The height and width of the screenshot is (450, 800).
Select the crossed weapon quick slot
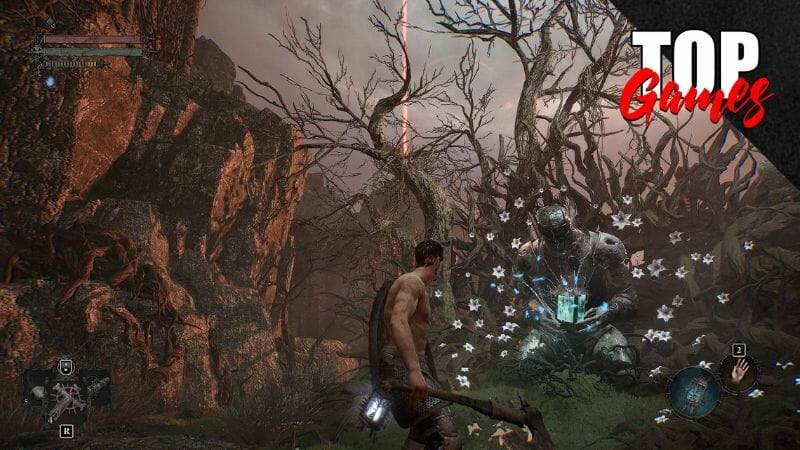(x=67, y=396)
